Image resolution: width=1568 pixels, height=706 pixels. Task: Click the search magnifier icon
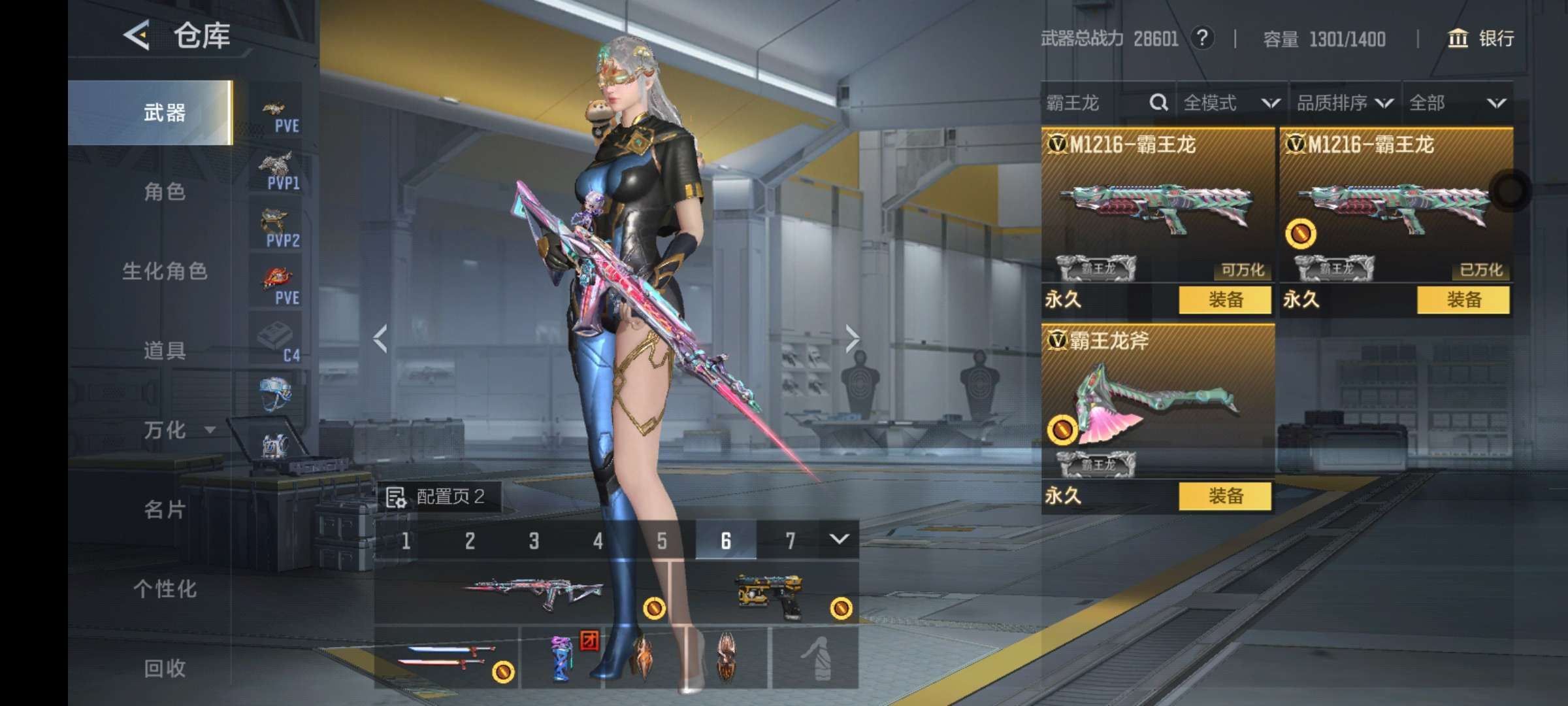click(x=1158, y=103)
